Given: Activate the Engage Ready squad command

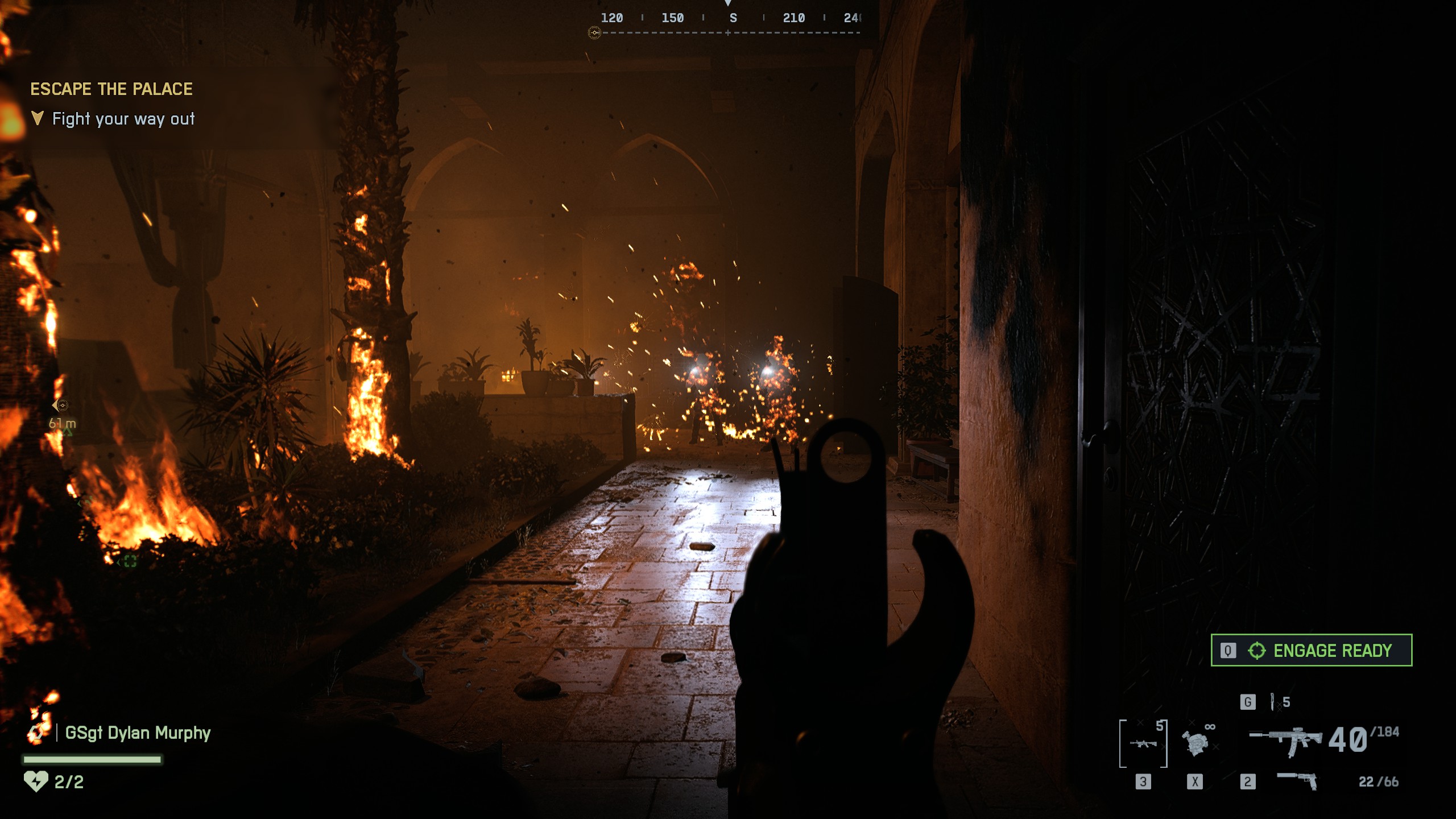Looking at the screenshot, I should tap(1311, 650).
